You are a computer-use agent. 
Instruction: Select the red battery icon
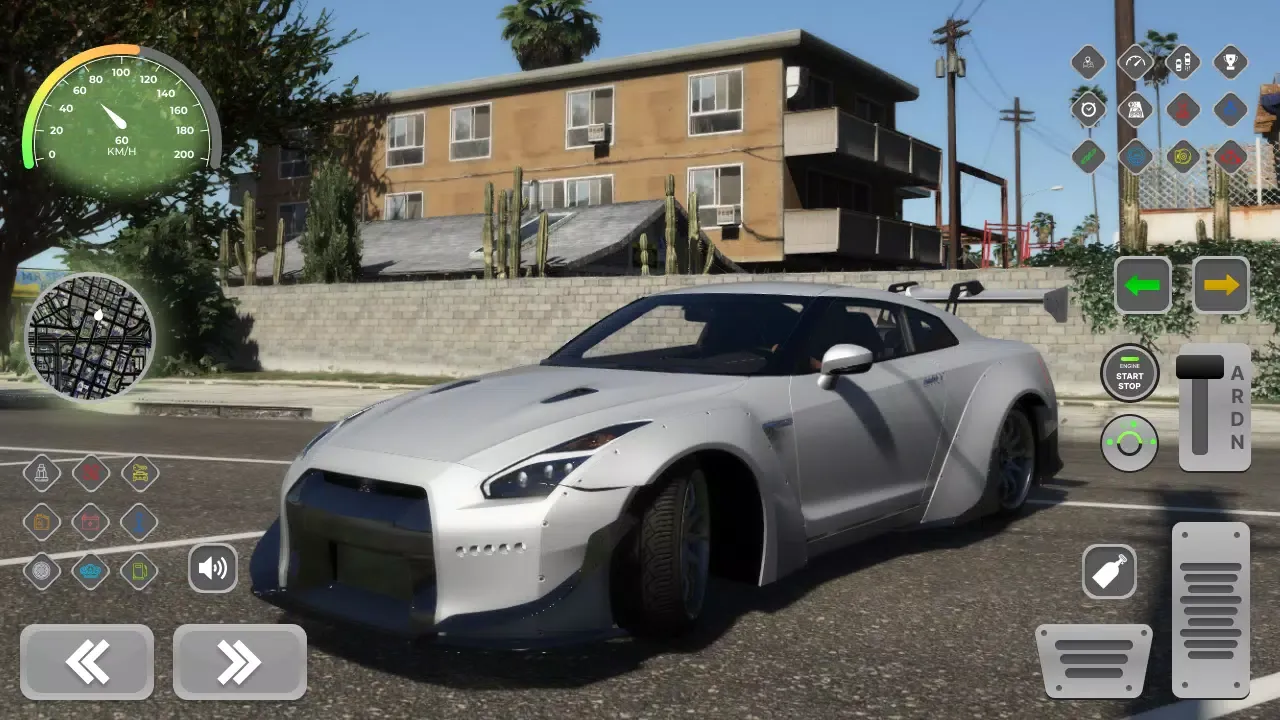(90, 523)
